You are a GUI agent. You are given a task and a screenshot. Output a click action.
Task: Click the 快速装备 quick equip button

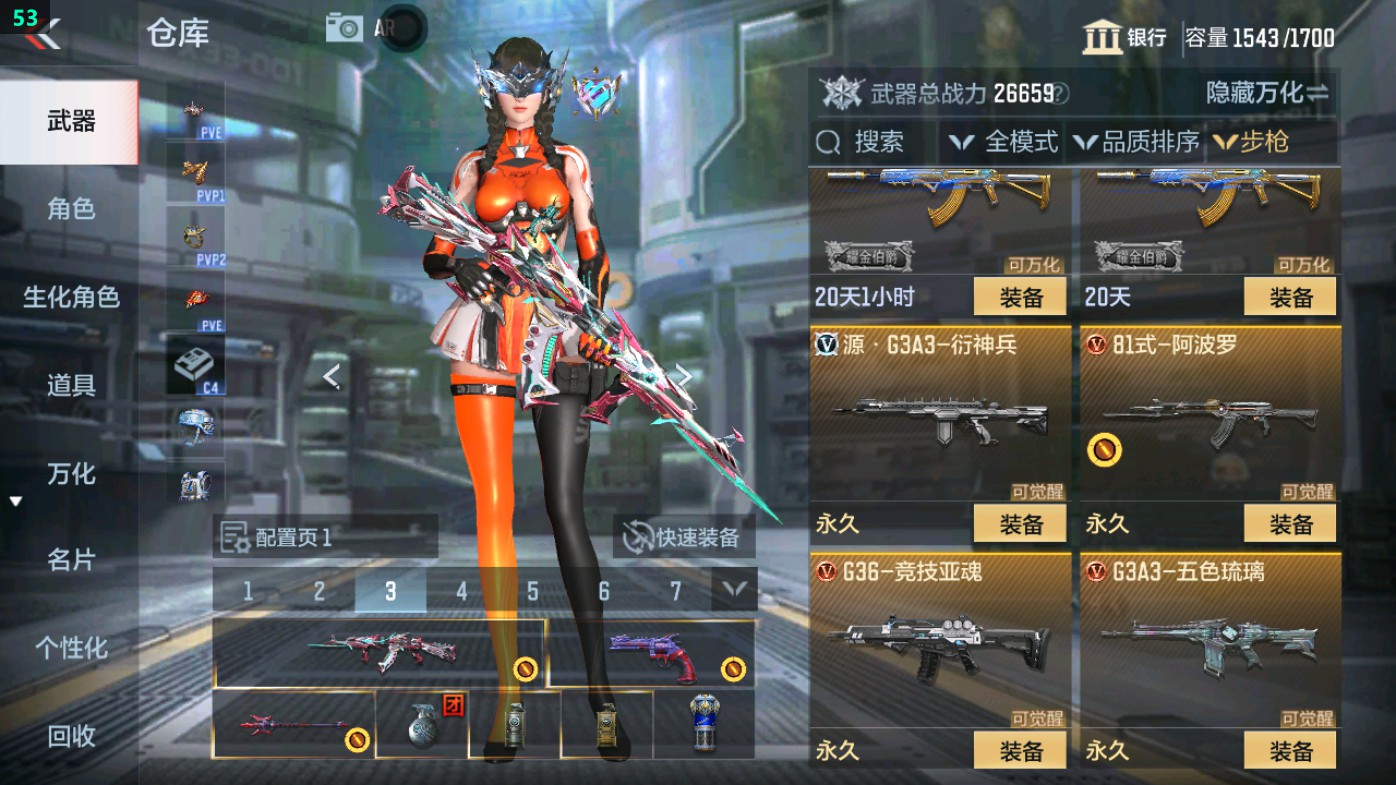pyautogui.click(x=683, y=536)
